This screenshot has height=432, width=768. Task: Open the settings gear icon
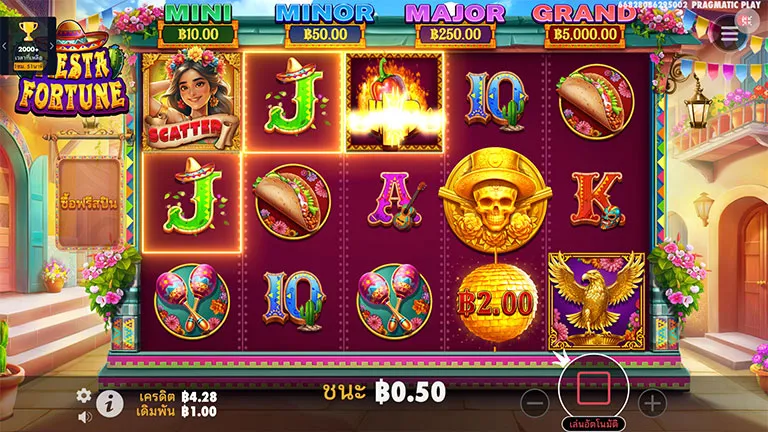point(84,395)
